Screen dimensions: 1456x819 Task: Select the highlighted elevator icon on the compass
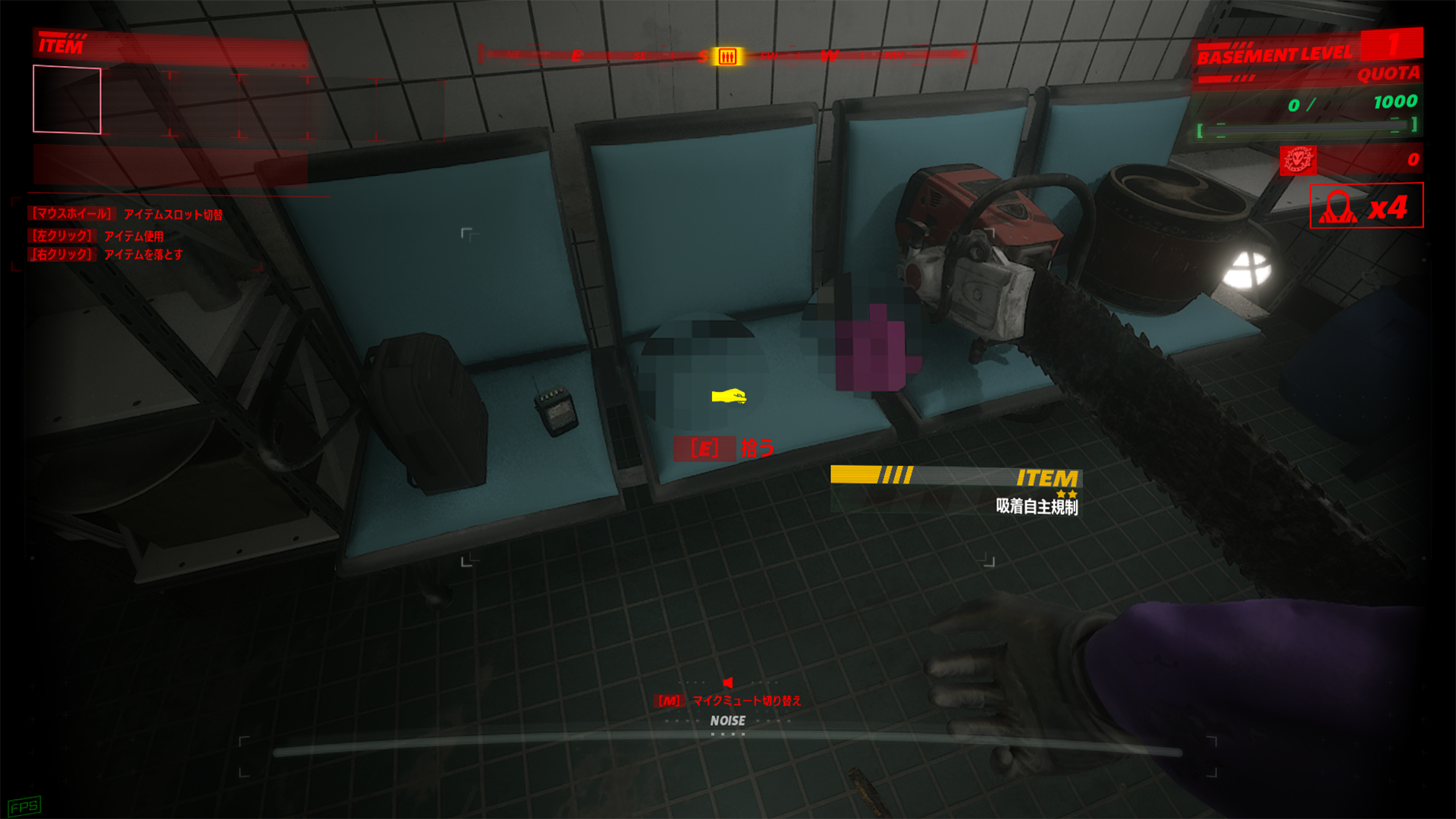point(726,55)
